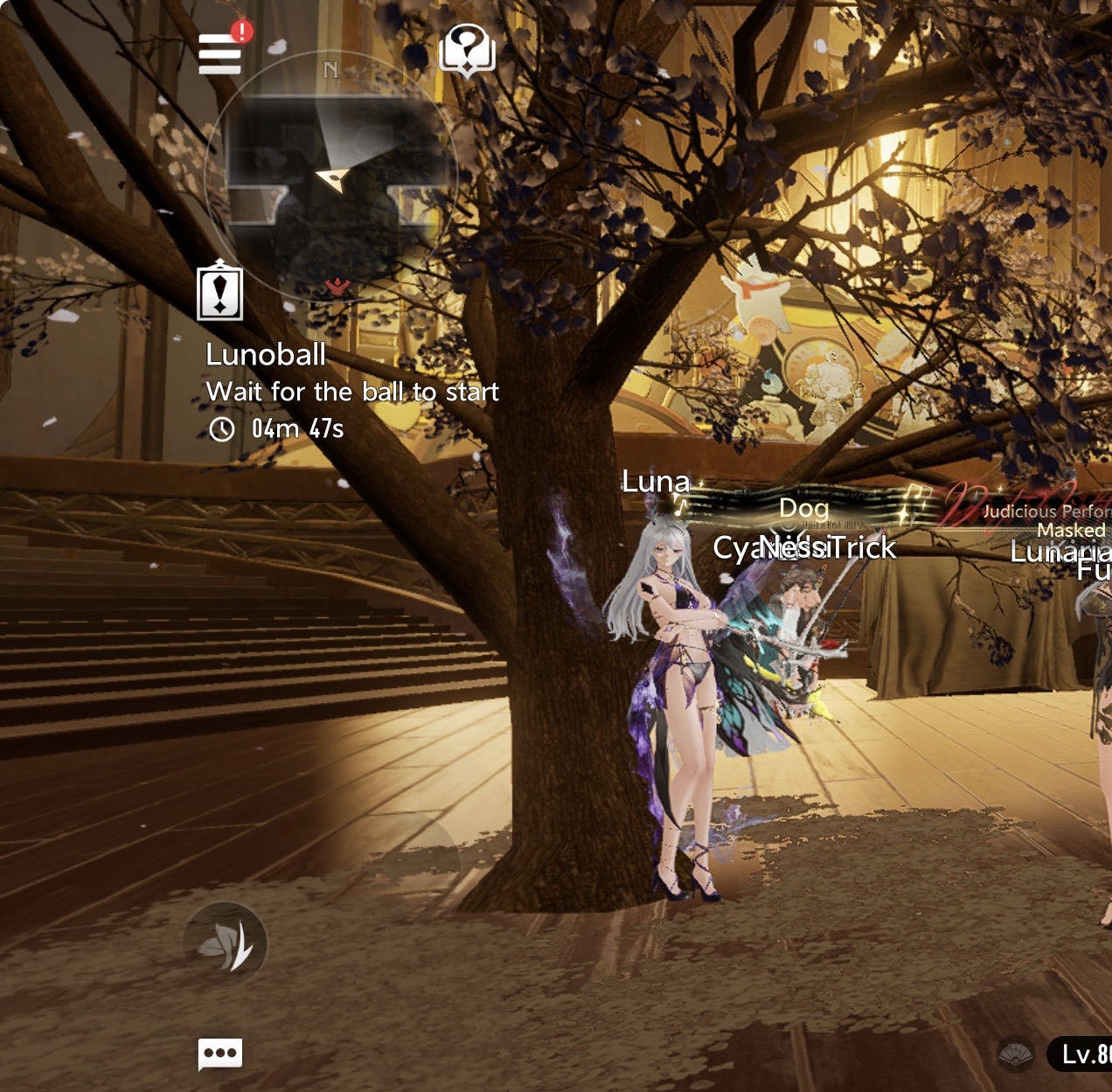Tap the leaf ability button

226,944
